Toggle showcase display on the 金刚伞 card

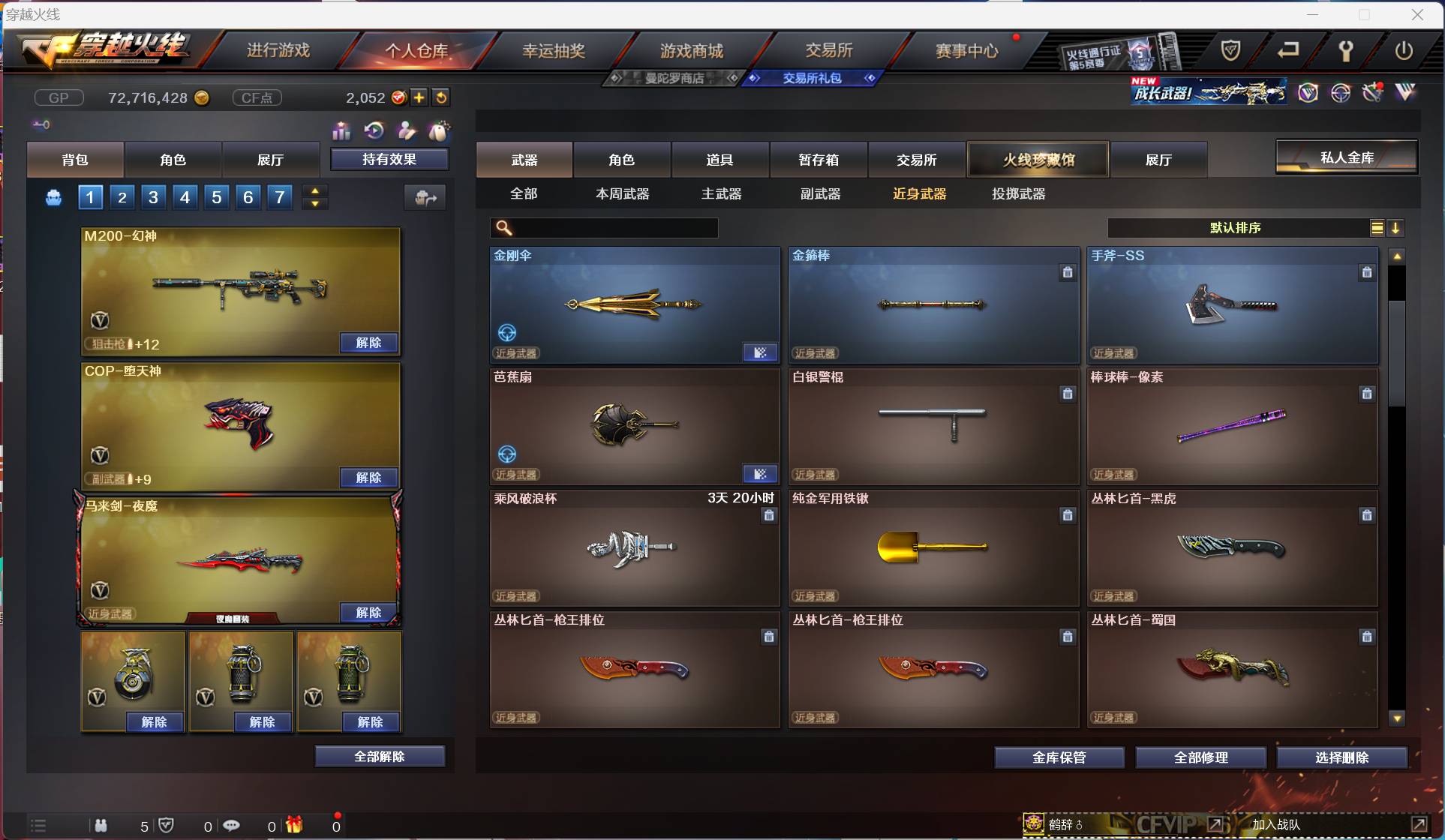(761, 352)
